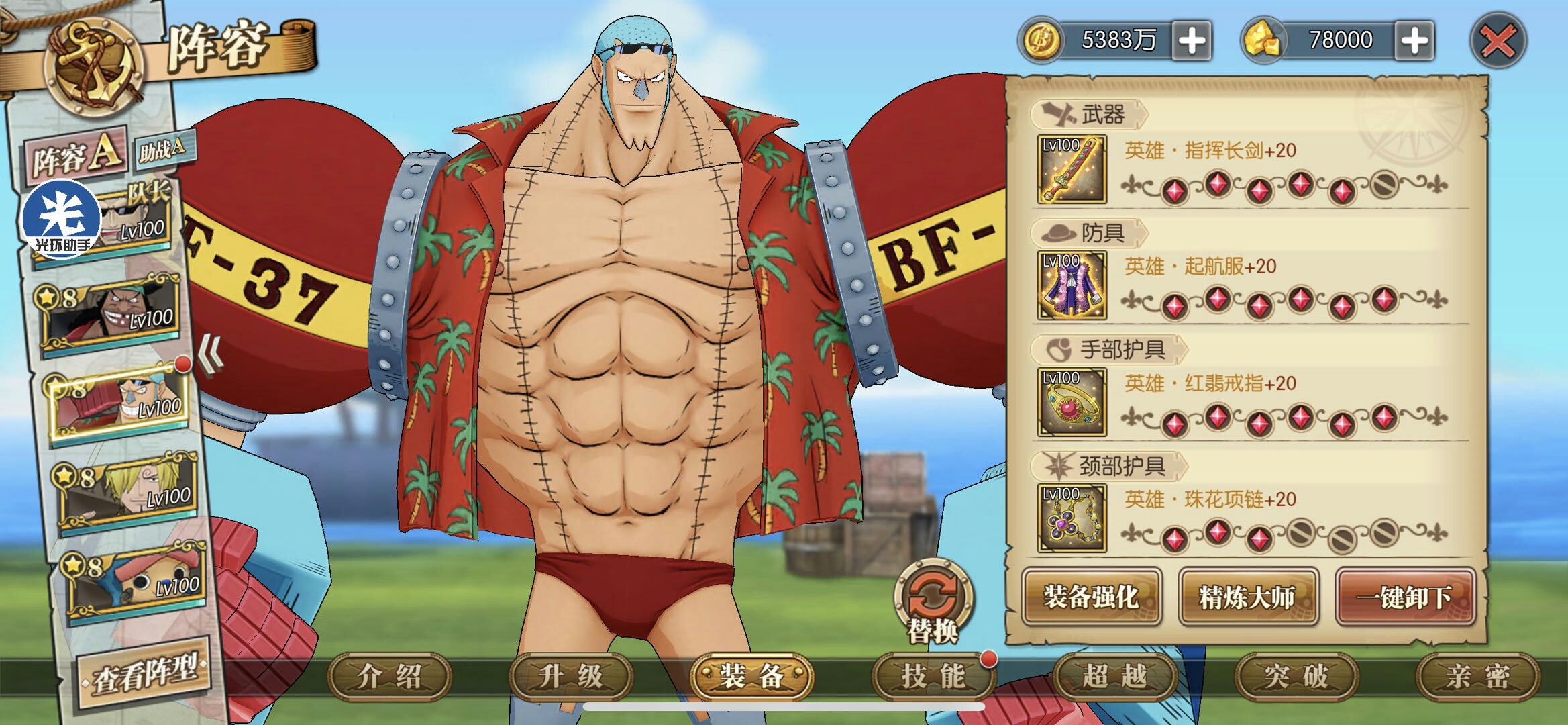Show the 亲密 intimacy tab

(1477, 676)
